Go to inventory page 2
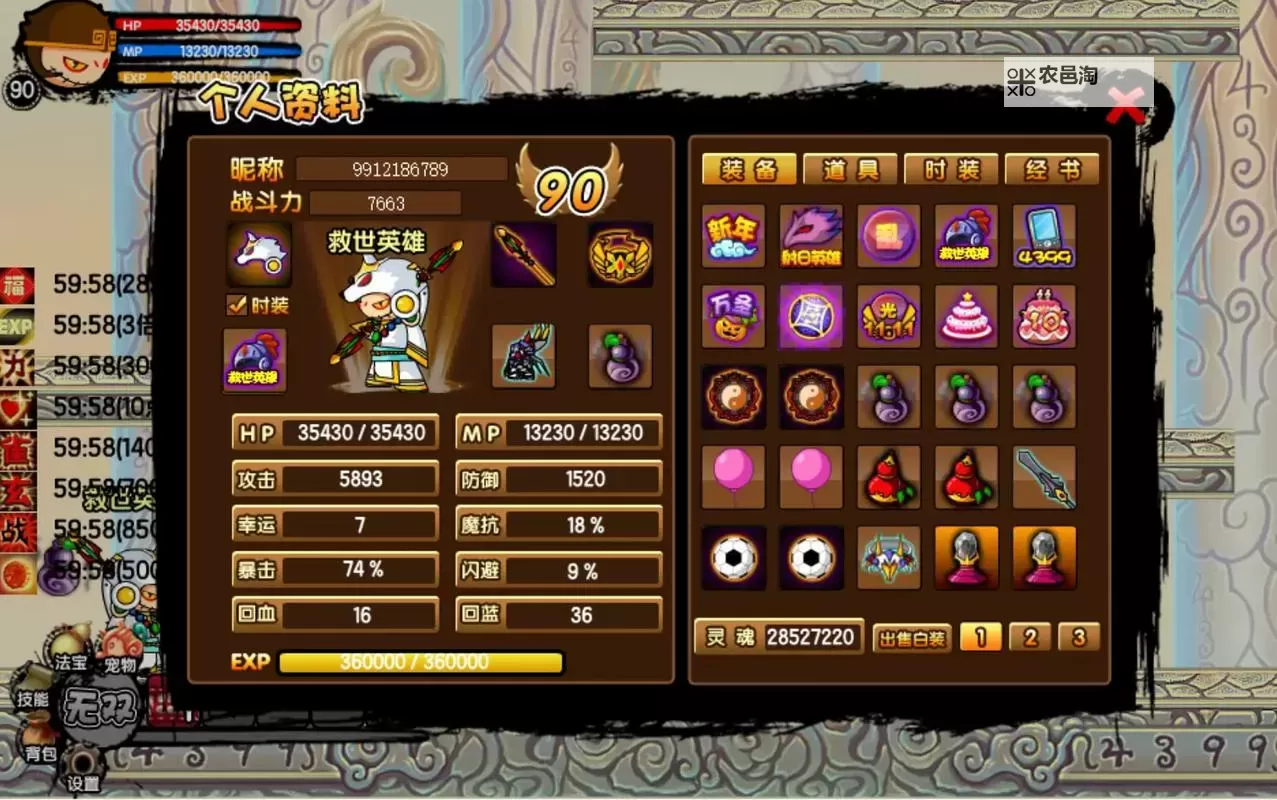This screenshot has width=1277, height=800. pos(1030,637)
